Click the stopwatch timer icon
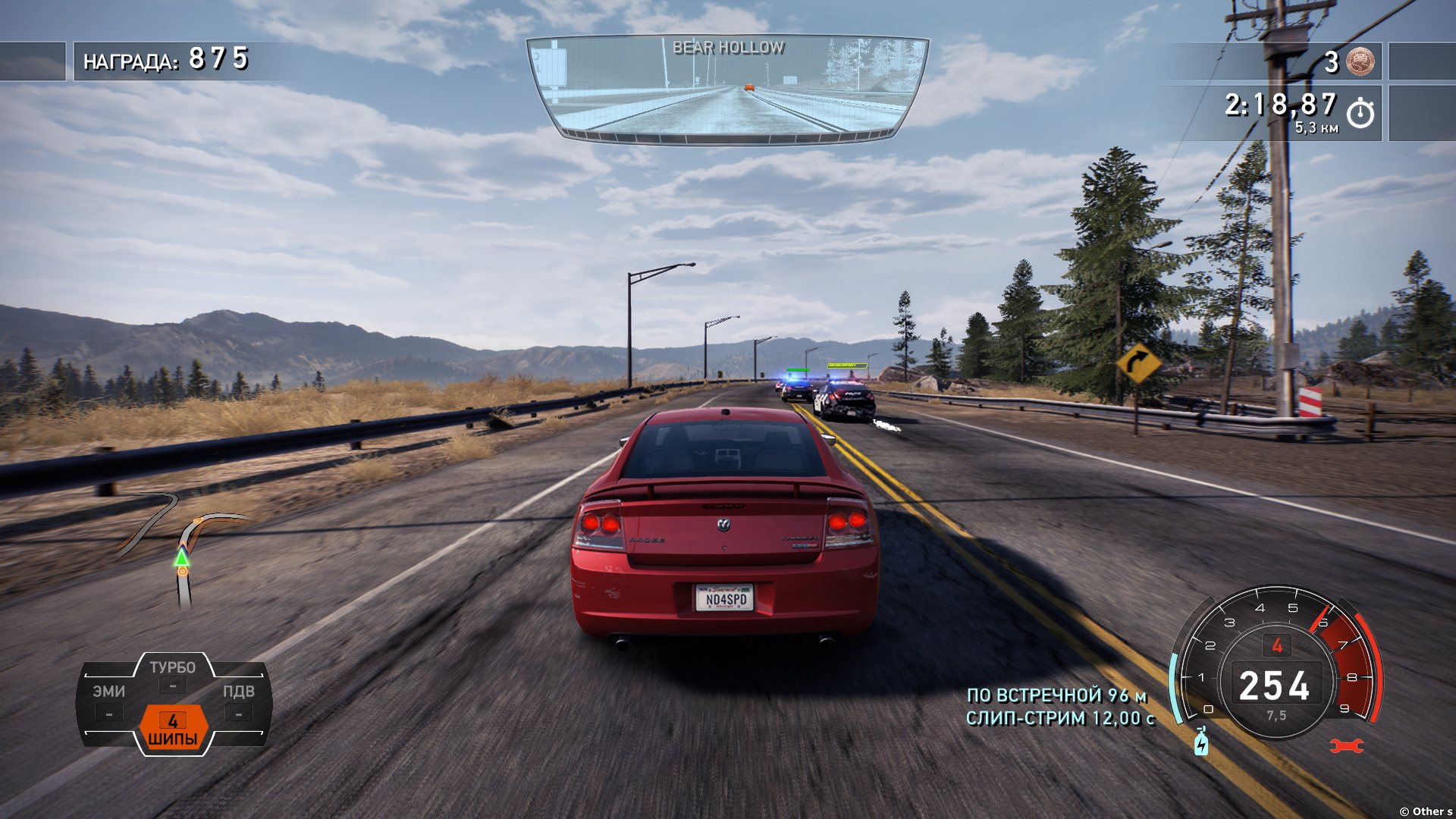 (1360, 113)
